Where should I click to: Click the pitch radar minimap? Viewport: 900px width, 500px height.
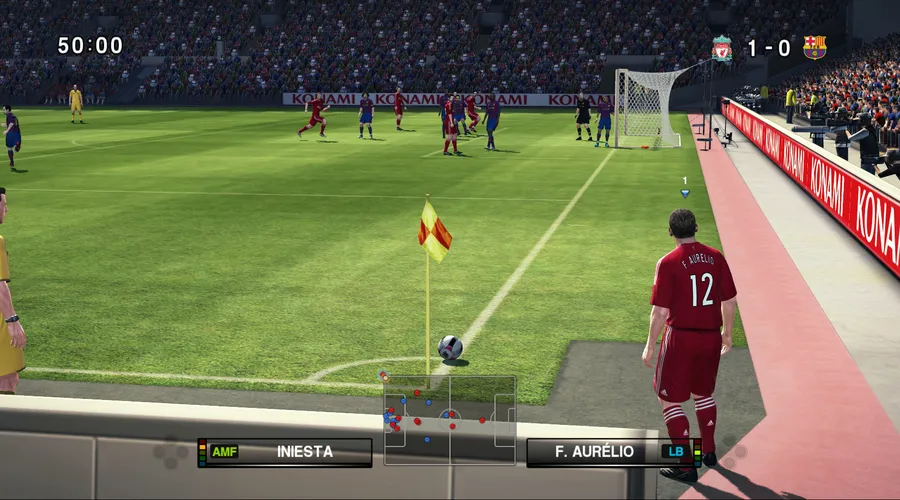[x=450, y=420]
